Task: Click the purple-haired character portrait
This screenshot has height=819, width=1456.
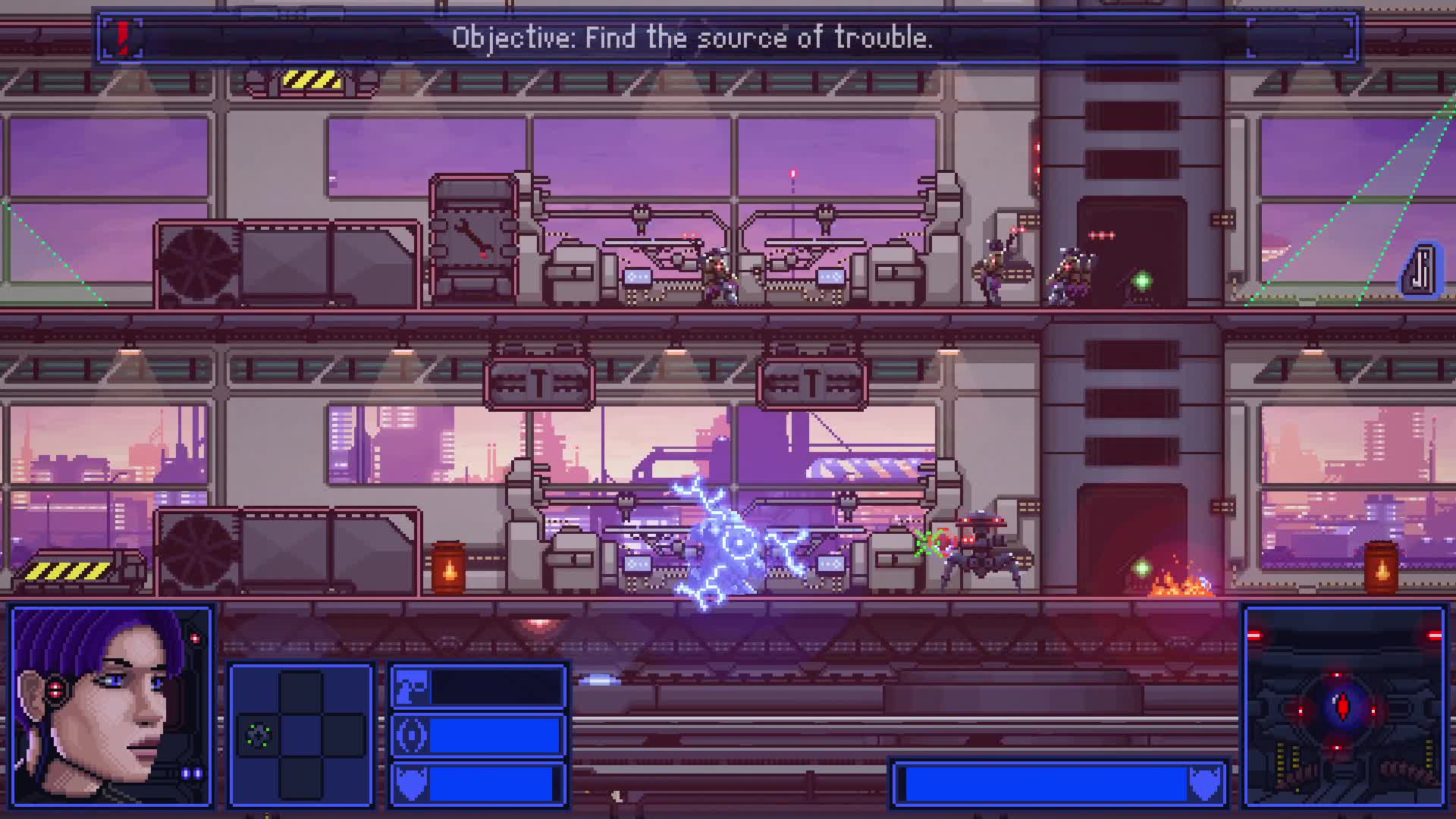Action: click(111, 705)
